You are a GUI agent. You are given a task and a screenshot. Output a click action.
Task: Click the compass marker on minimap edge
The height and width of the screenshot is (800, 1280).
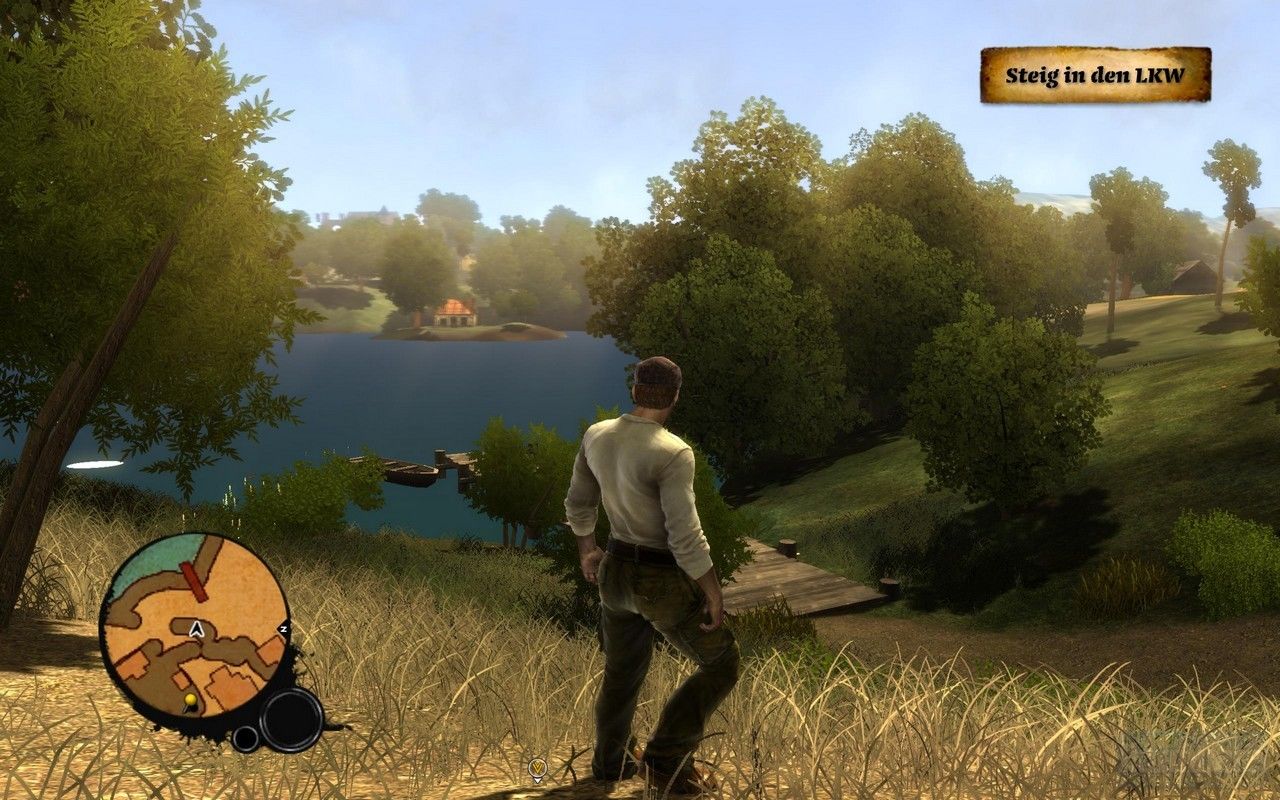tap(283, 628)
